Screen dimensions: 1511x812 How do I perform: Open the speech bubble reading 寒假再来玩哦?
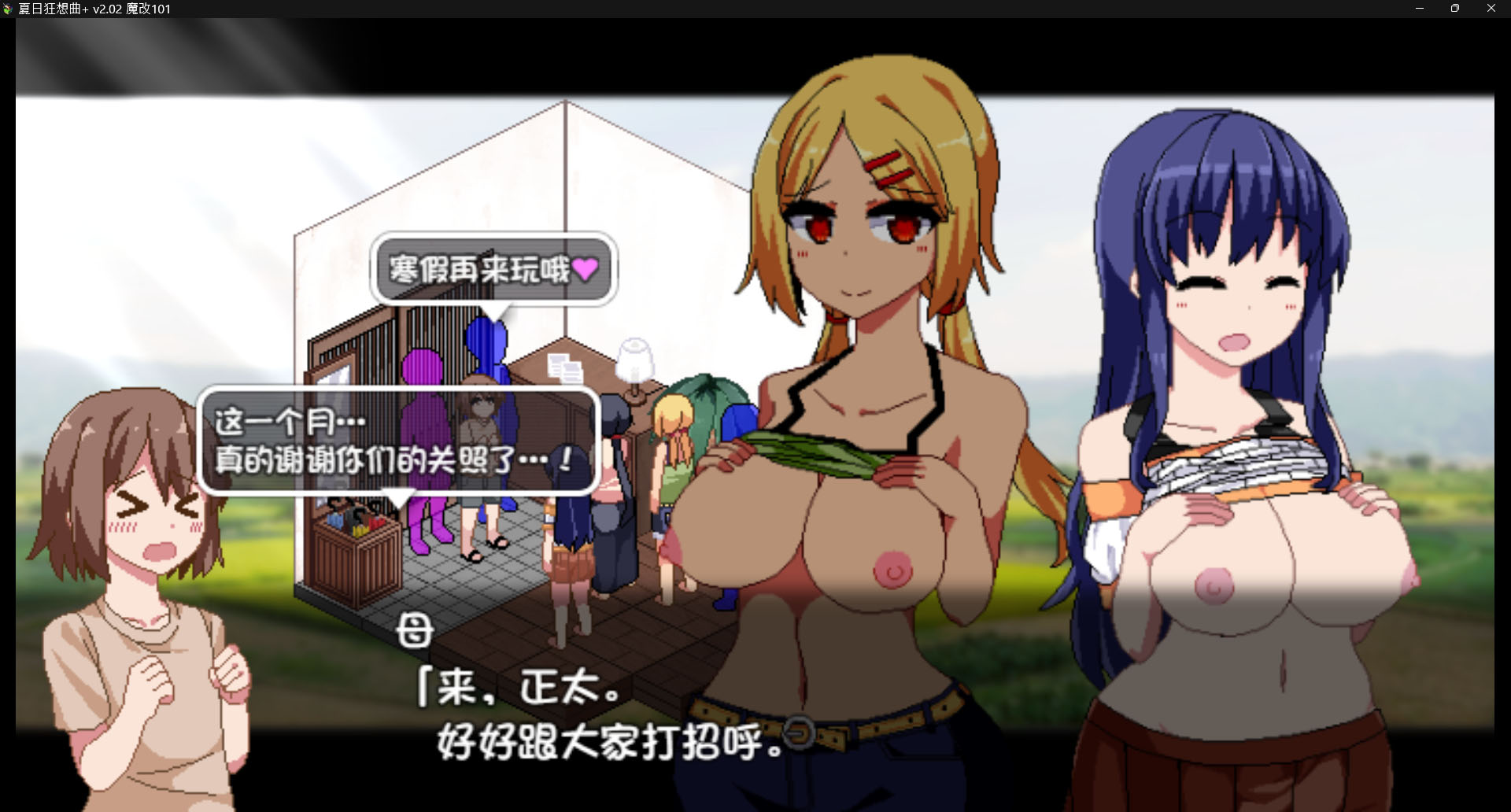tap(492, 269)
